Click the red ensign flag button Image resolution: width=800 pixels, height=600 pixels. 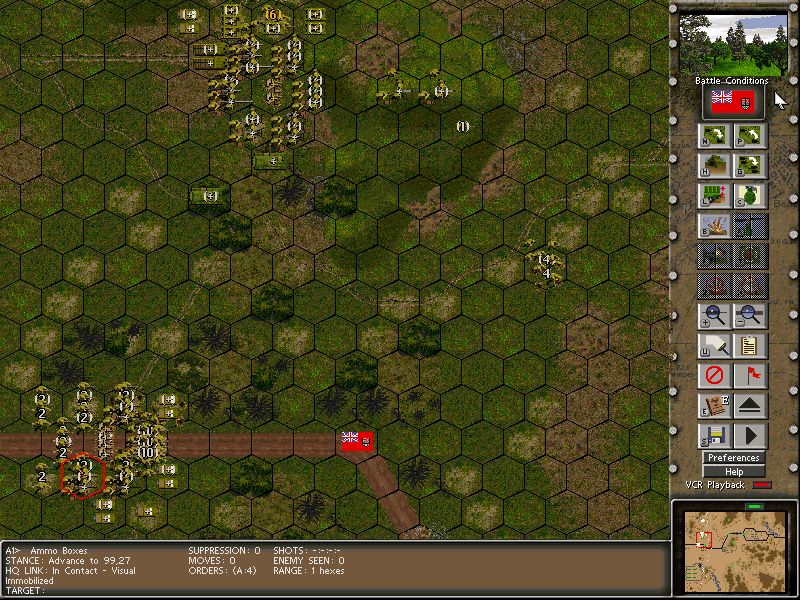click(733, 100)
